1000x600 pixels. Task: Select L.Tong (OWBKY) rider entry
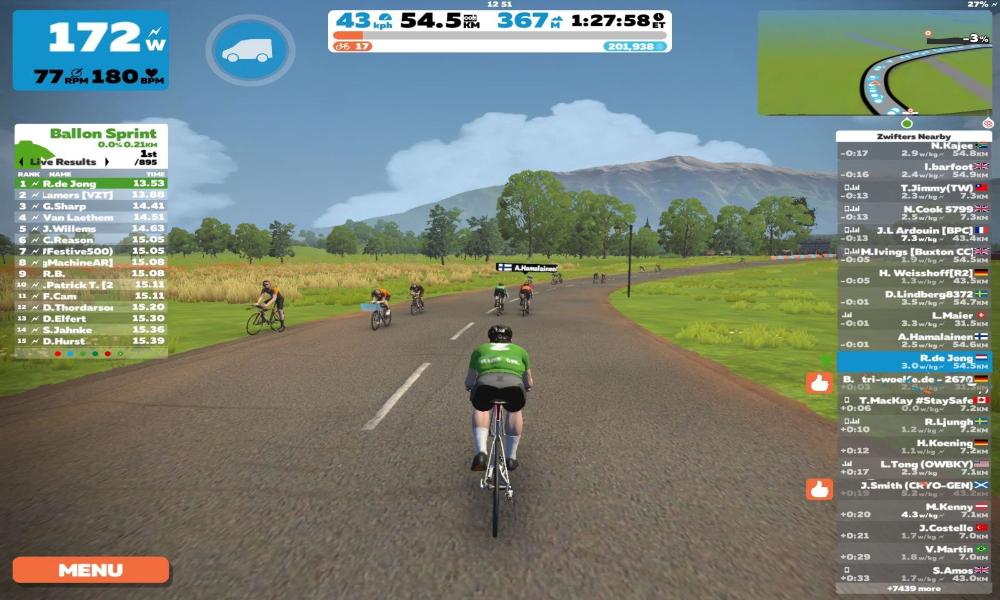[x=913, y=469]
